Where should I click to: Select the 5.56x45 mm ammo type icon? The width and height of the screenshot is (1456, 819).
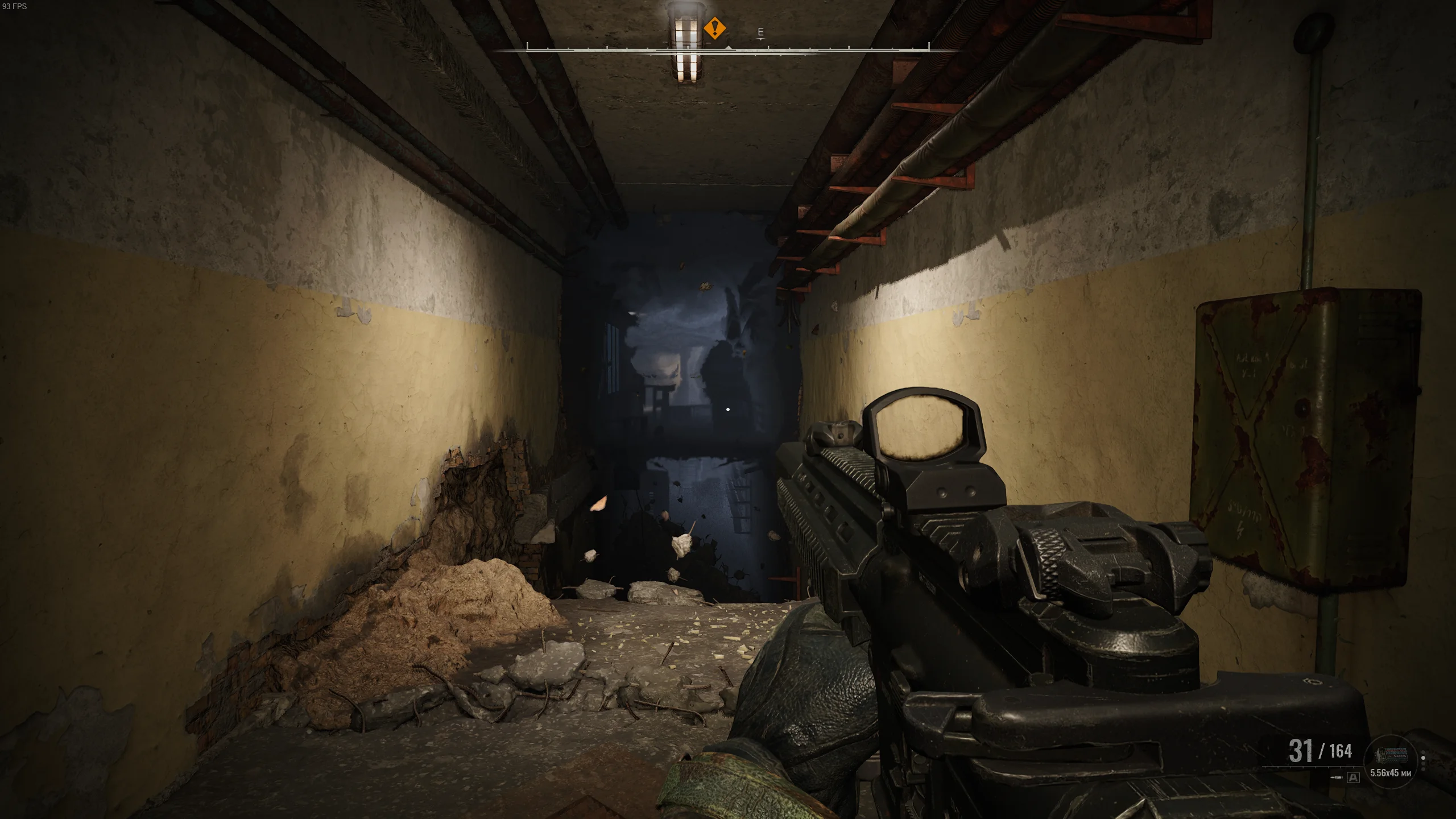point(1390,755)
